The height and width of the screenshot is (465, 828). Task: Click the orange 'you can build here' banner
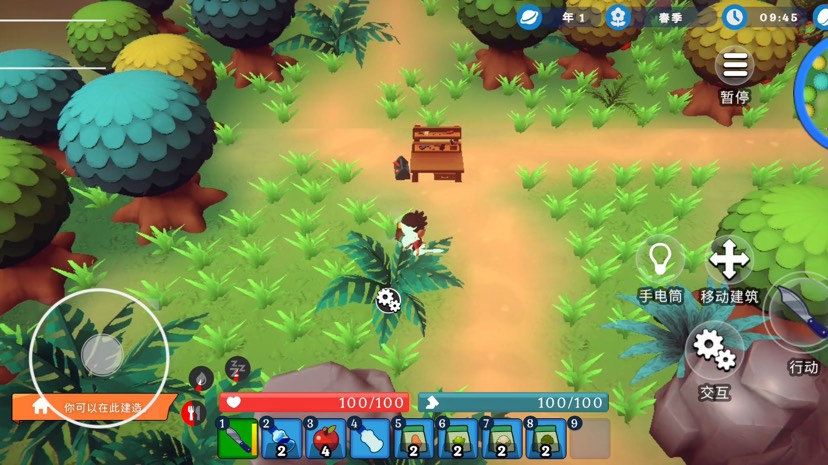92,408
